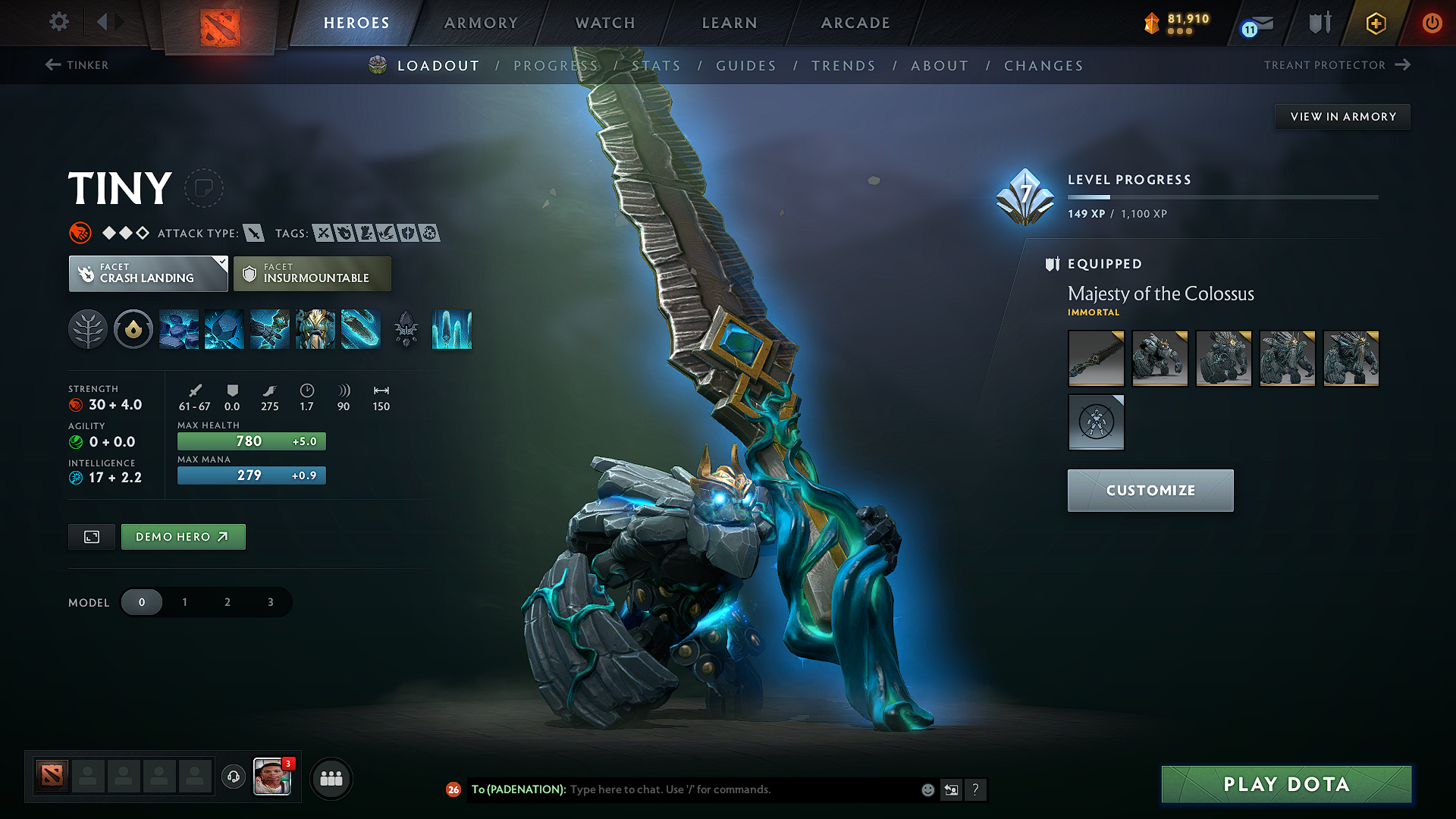
Task: Open Tiny's talent tree icon
Action: point(88,329)
